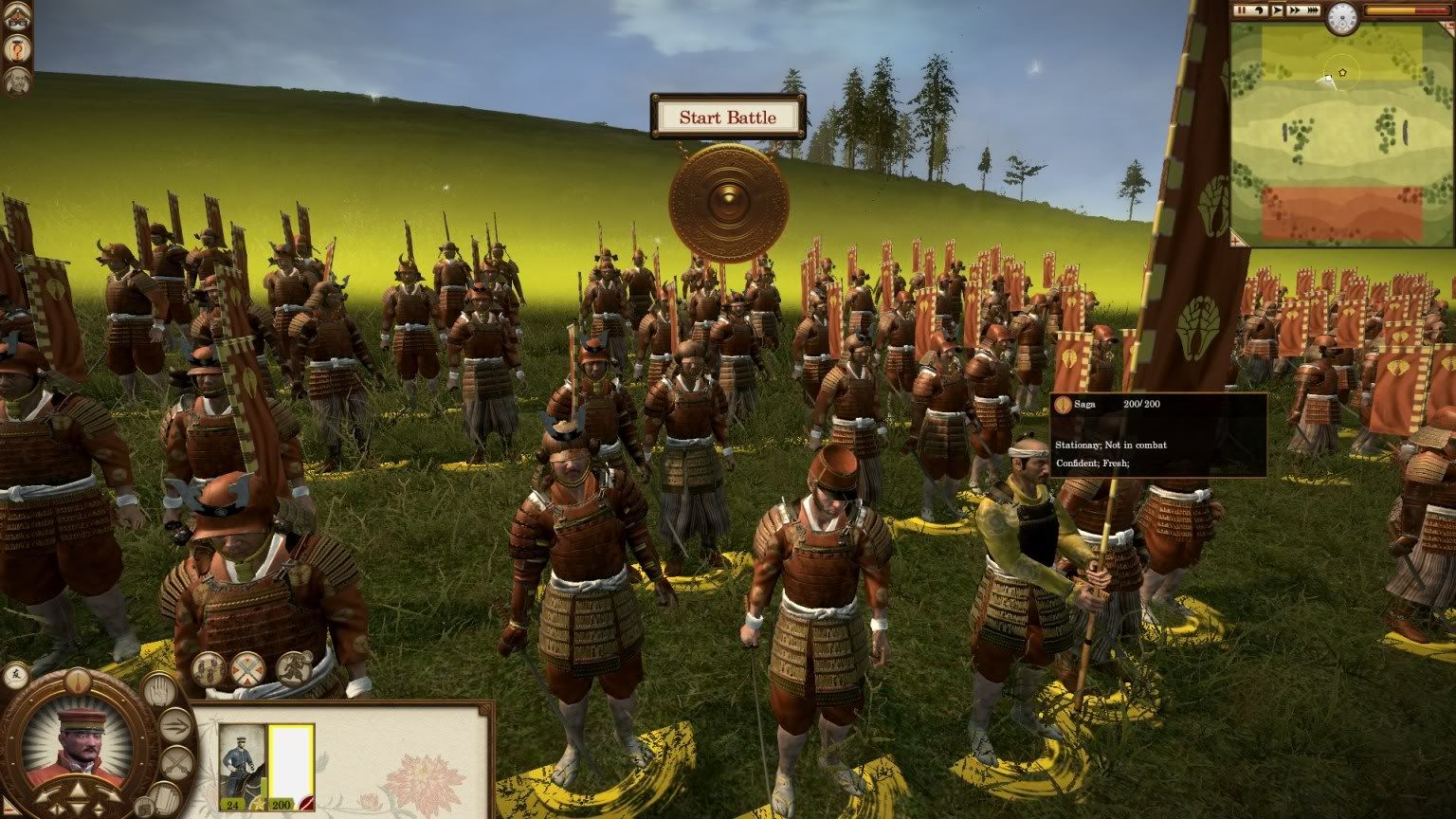Select normal play speed arrow
Viewport: 1456px width, 819px height.
(x=1277, y=10)
